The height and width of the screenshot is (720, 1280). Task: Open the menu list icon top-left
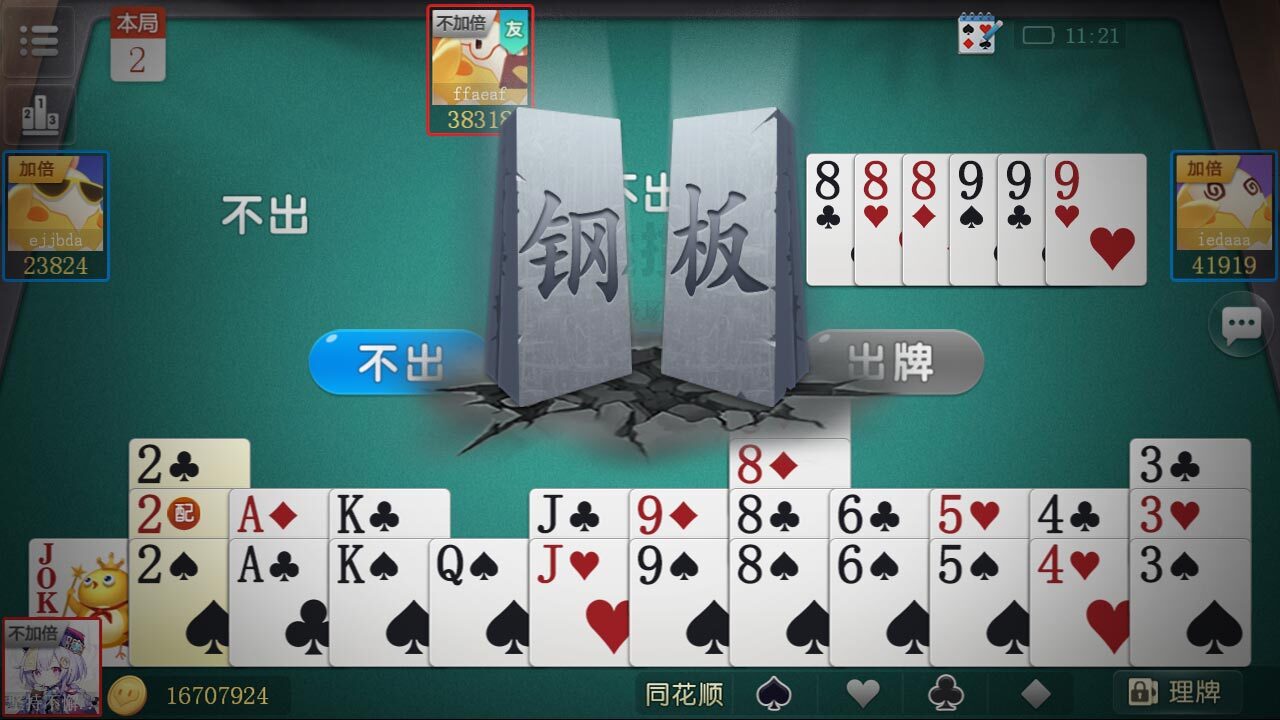38,38
